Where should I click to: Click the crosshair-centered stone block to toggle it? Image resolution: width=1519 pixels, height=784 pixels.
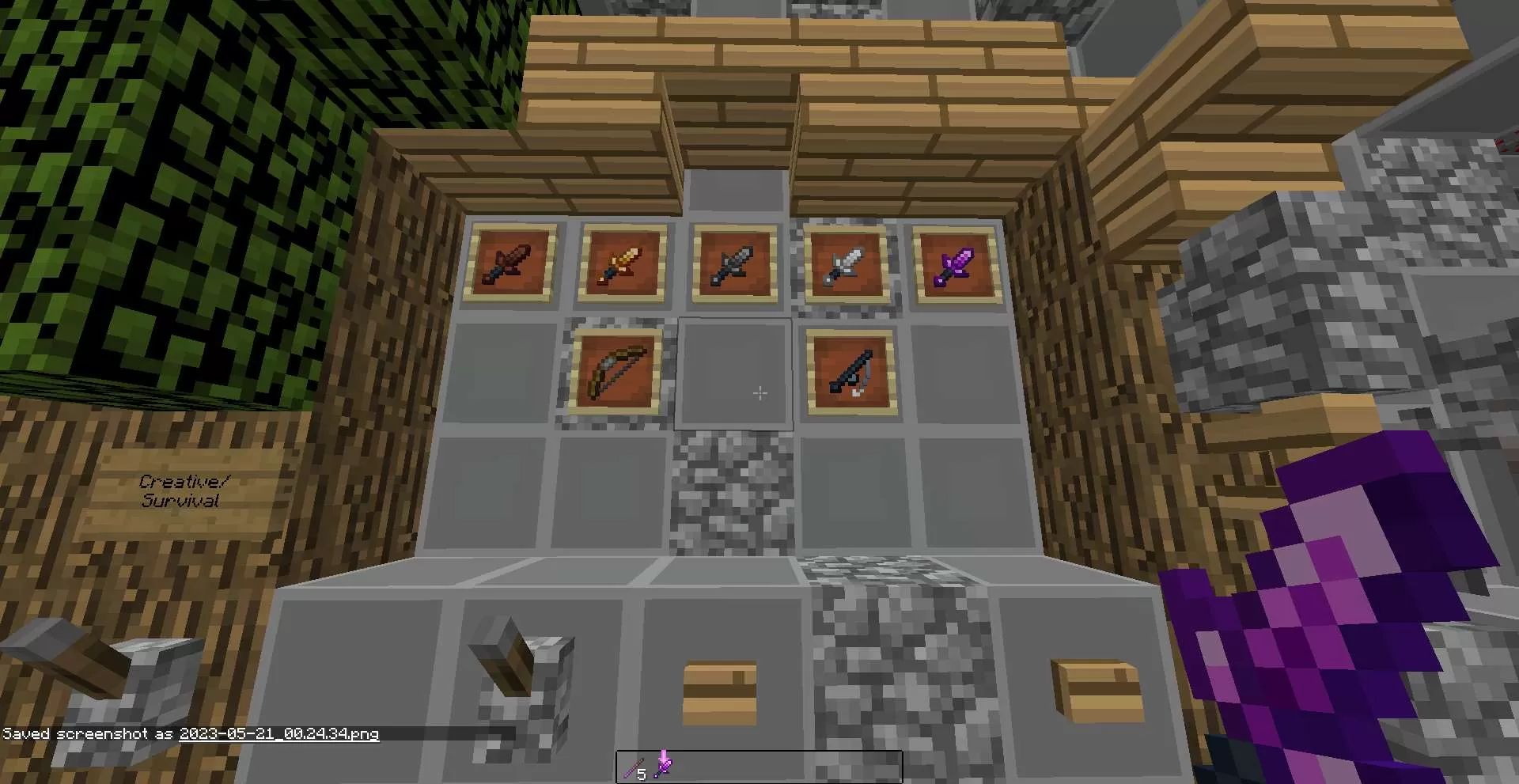pyautogui.click(x=759, y=393)
